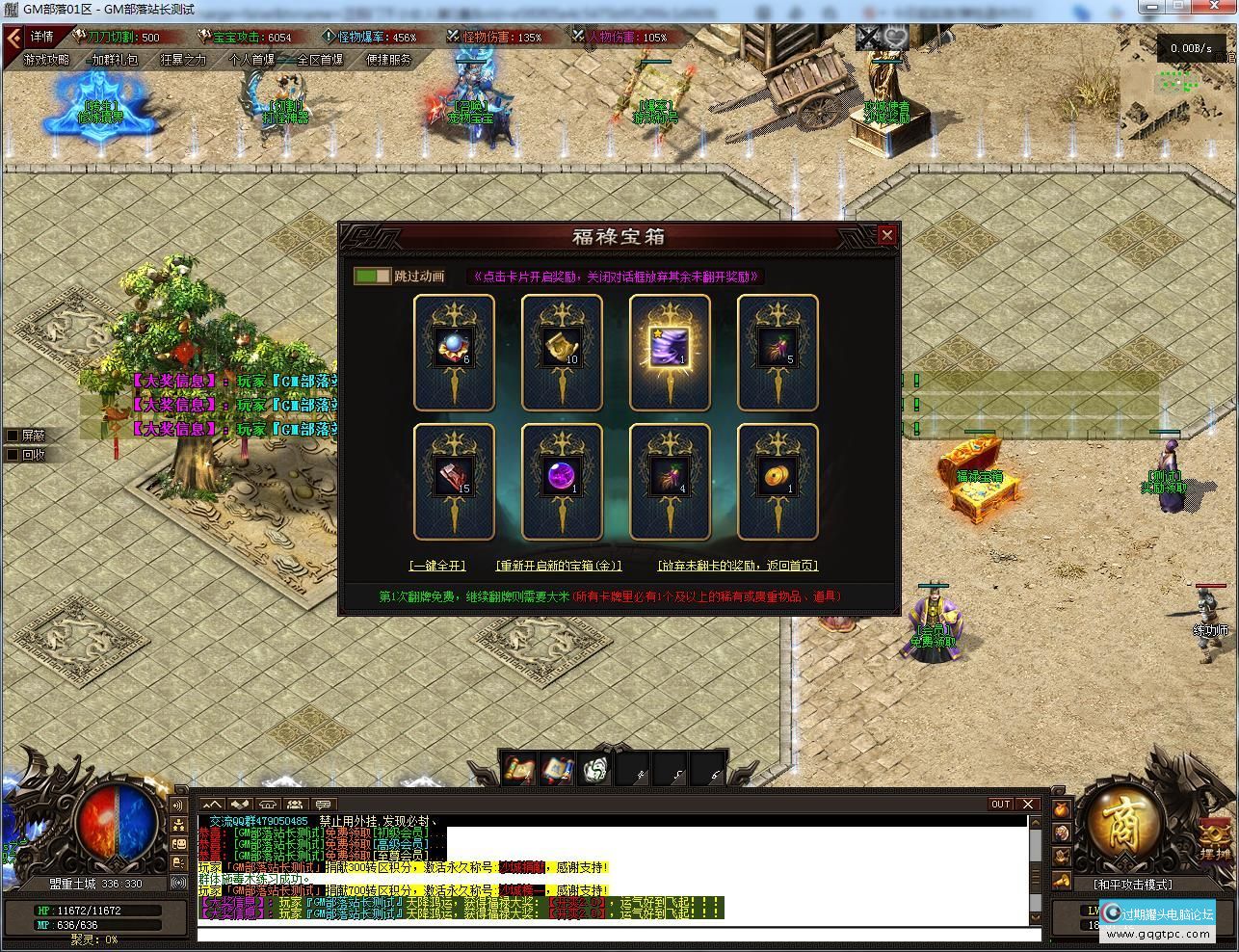Toggle the 跳过动画 skip animation switch

(x=372, y=277)
